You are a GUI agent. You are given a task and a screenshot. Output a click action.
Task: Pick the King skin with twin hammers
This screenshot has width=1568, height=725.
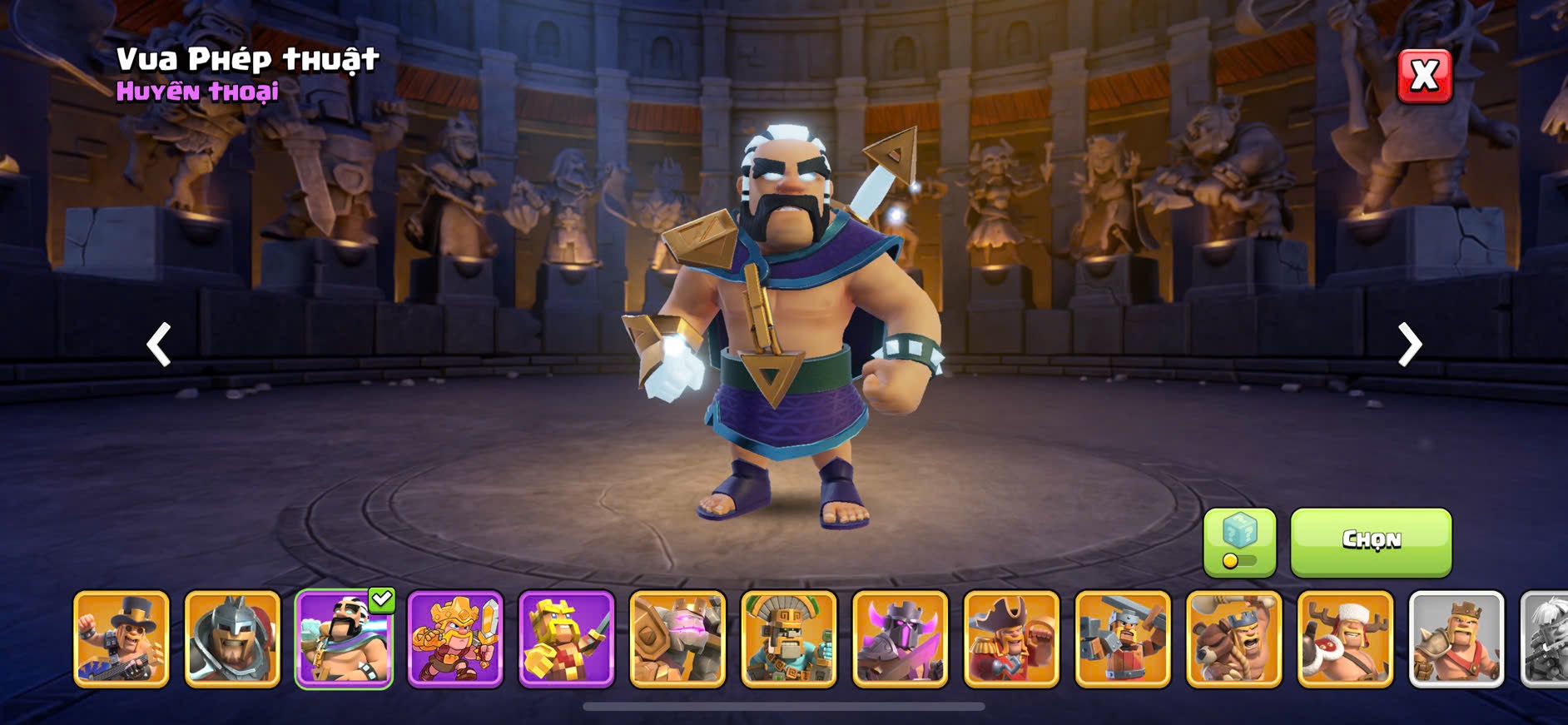pyautogui.click(x=1123, y=639)
